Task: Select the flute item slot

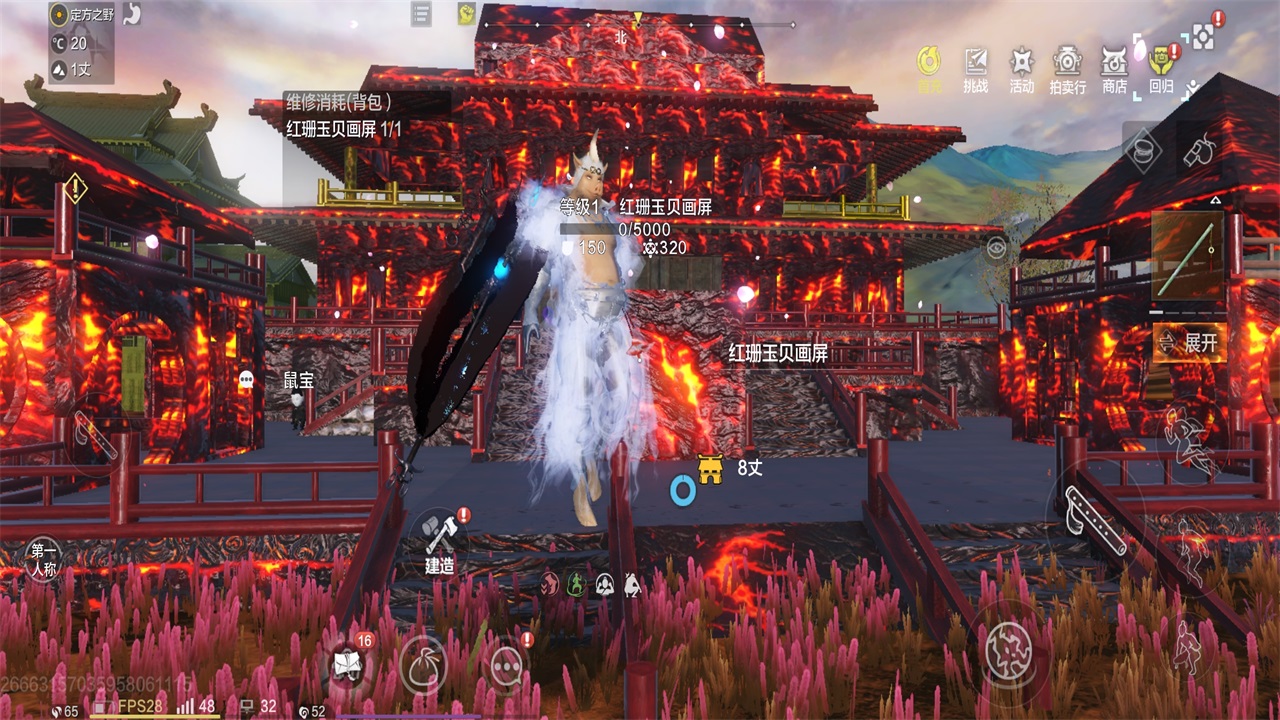Action: (1188, 255)
